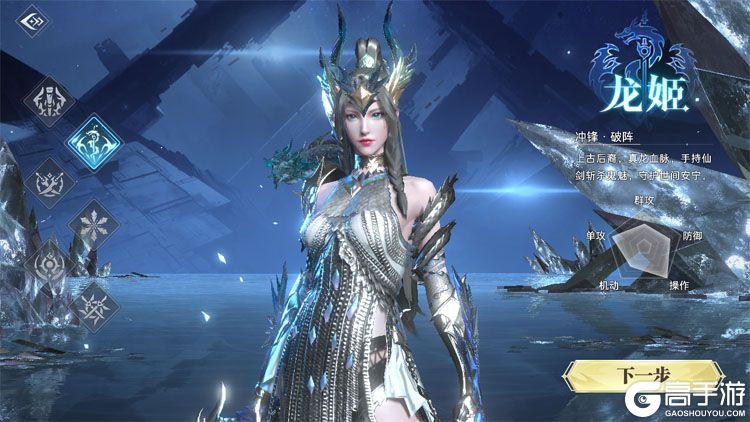Go back using the top-left diamond arrow
Image resolution: width=750 pixels, height=422 pixels.
point(33,20)
